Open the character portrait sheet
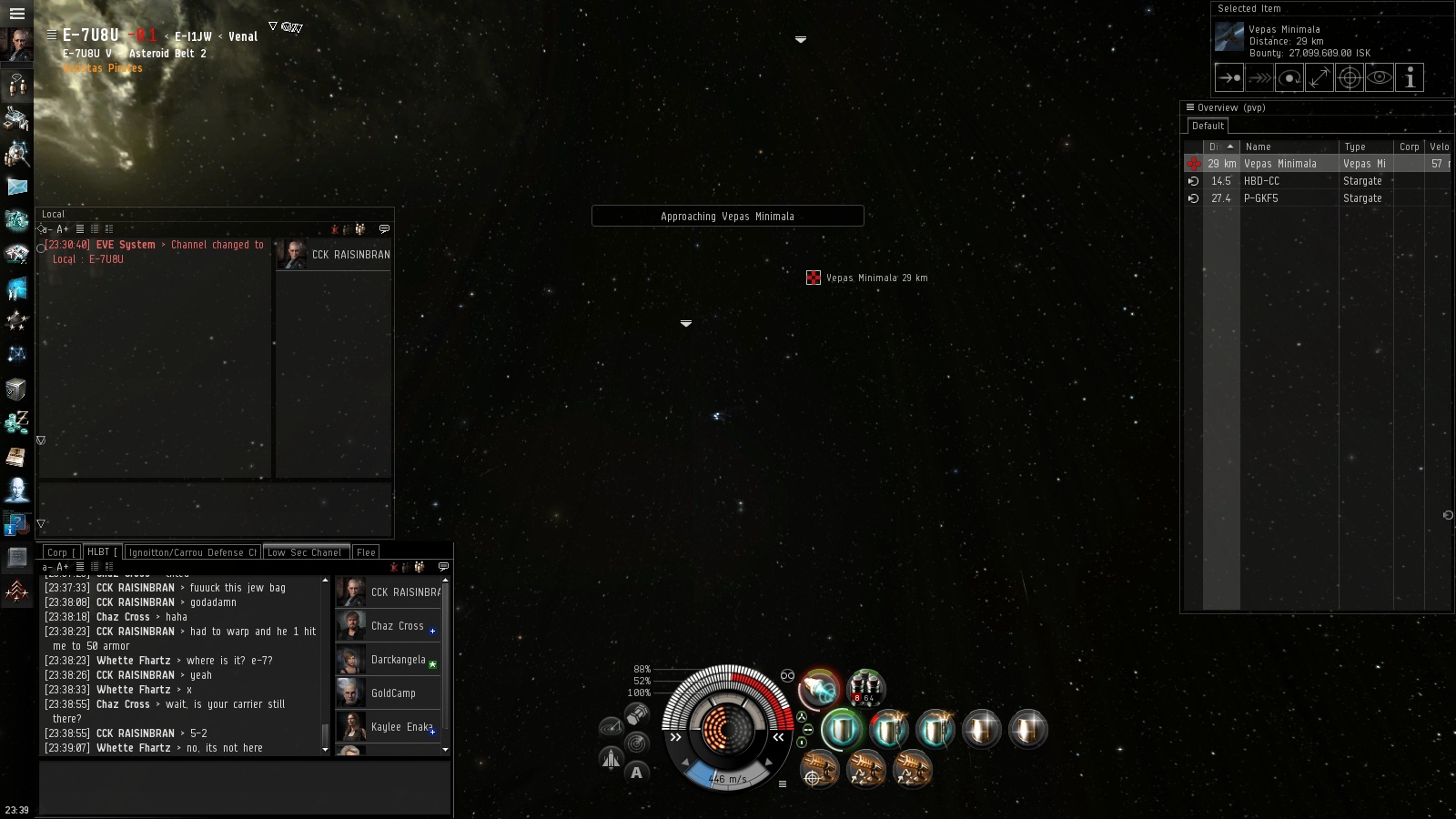Image resolution: width=1456 pixels, height=819 pixels. click(x=16, y=44)
